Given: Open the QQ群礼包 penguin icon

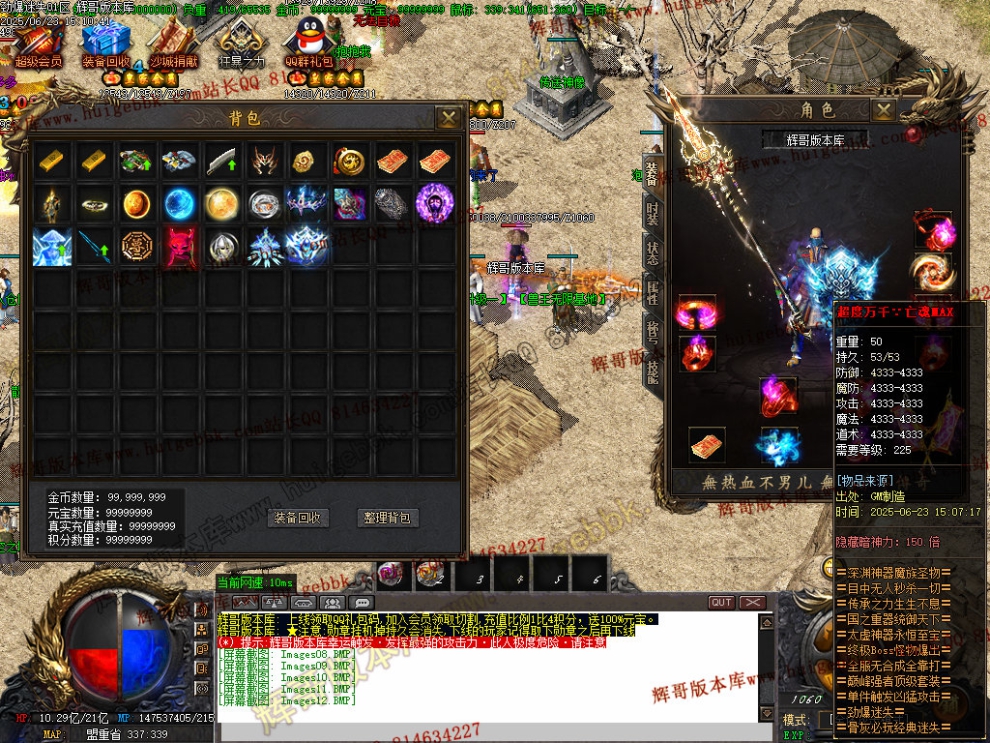Looking at the screenshot, I should coord(308,45).
